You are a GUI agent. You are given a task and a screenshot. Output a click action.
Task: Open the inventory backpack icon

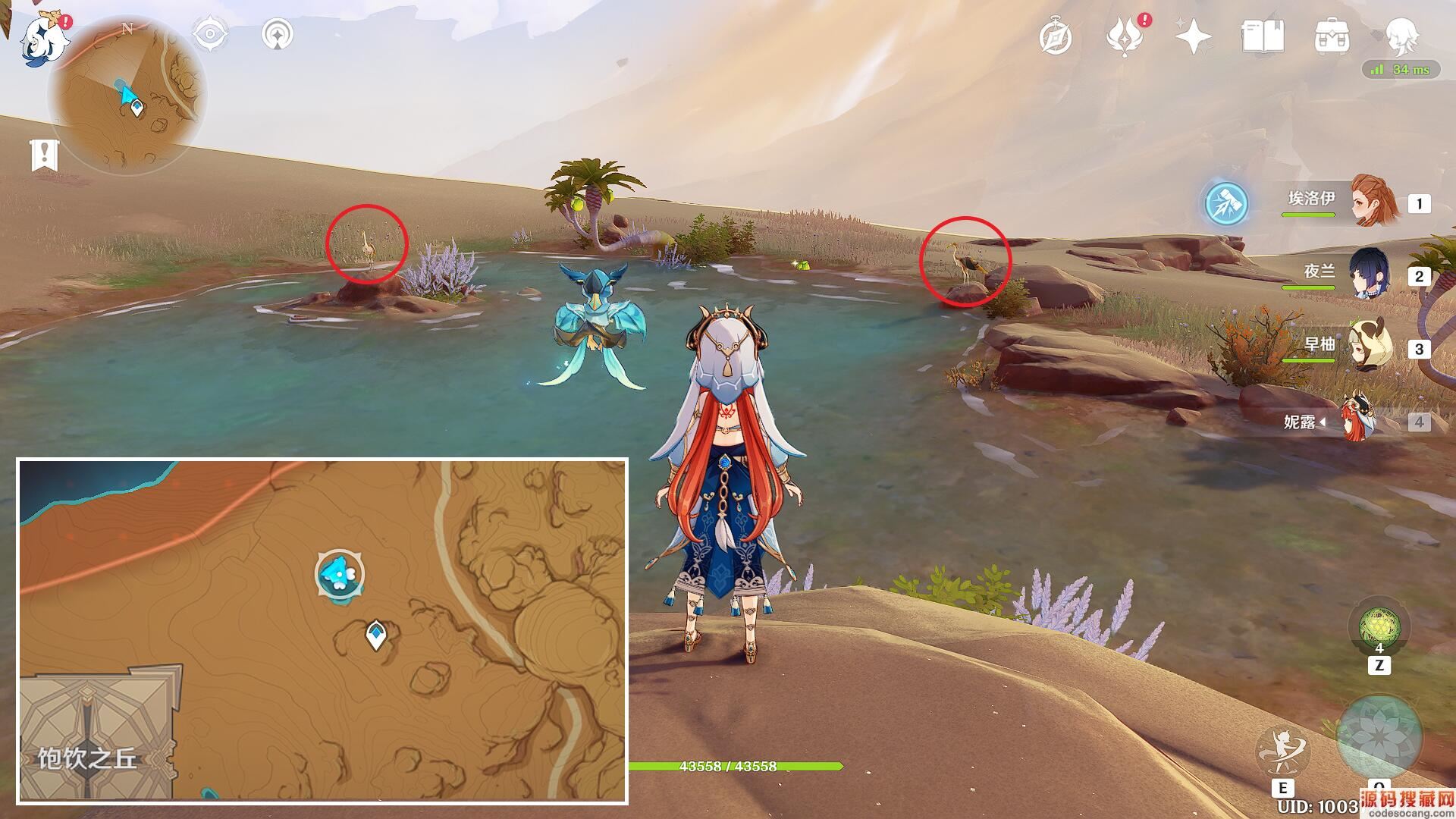click(x=1332, y=36)
